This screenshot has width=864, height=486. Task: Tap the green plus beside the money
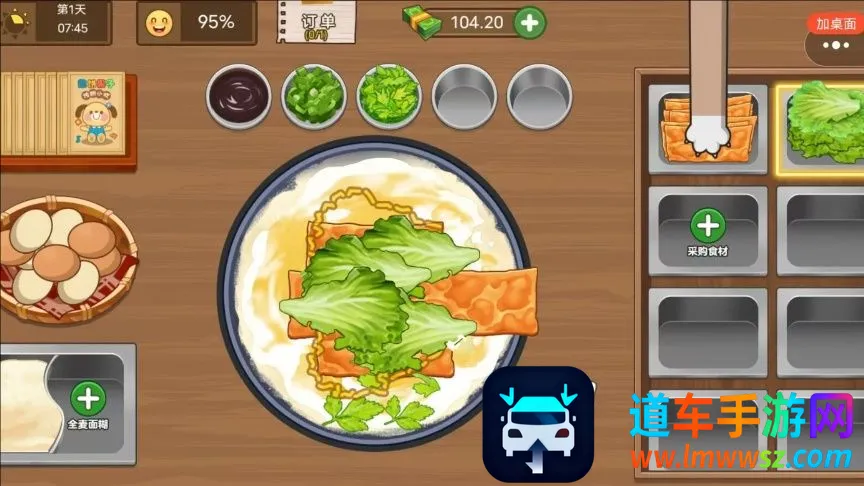530,21
